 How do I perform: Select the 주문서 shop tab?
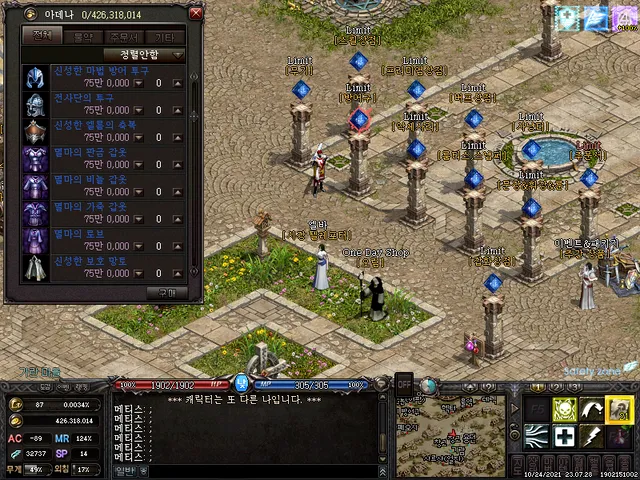pos(126,36)
